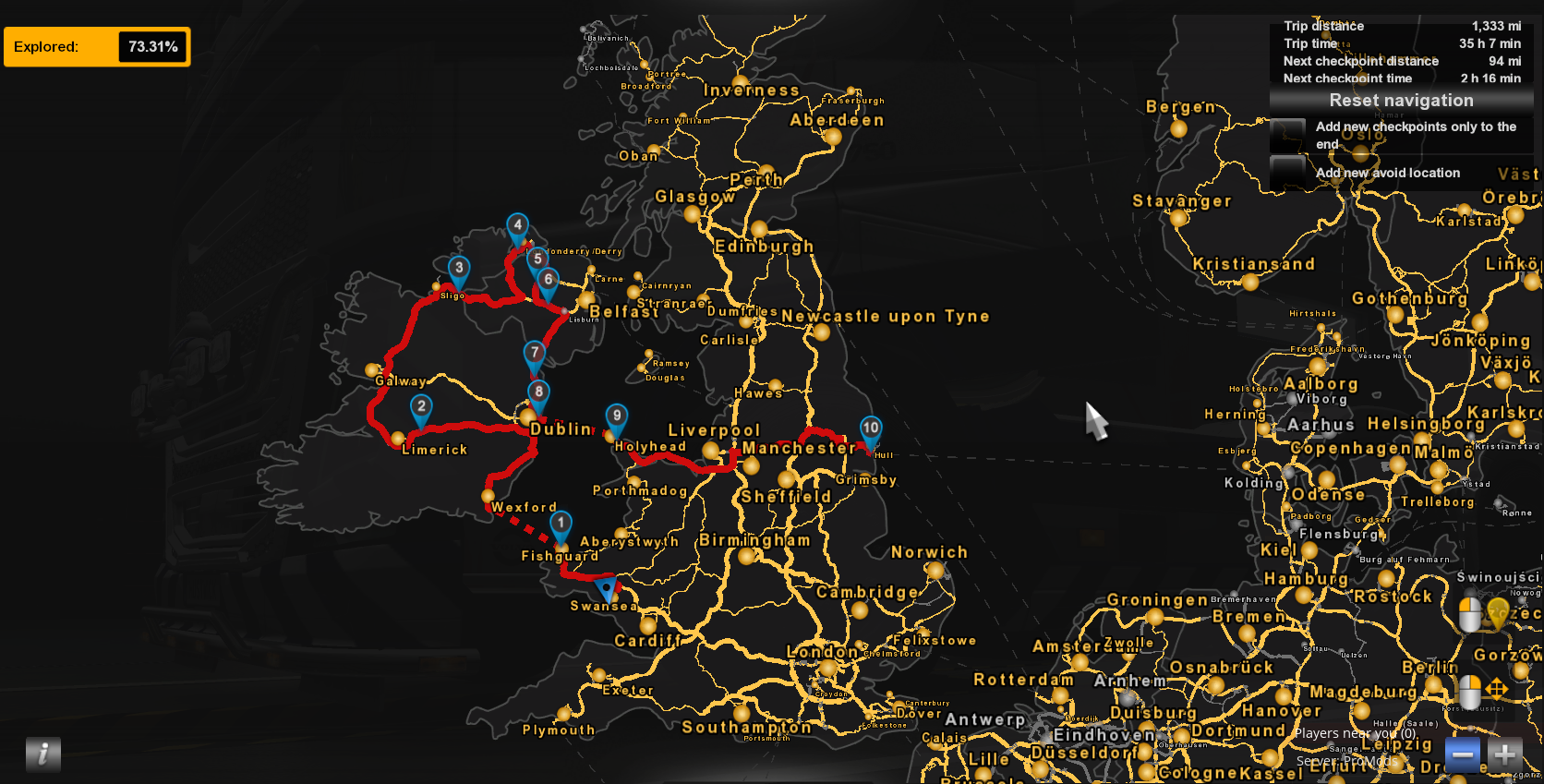Screen dimensions: 1544x784
Task: Select checkpoint marker 2 near Limerick
Action: tap(421, 408)
